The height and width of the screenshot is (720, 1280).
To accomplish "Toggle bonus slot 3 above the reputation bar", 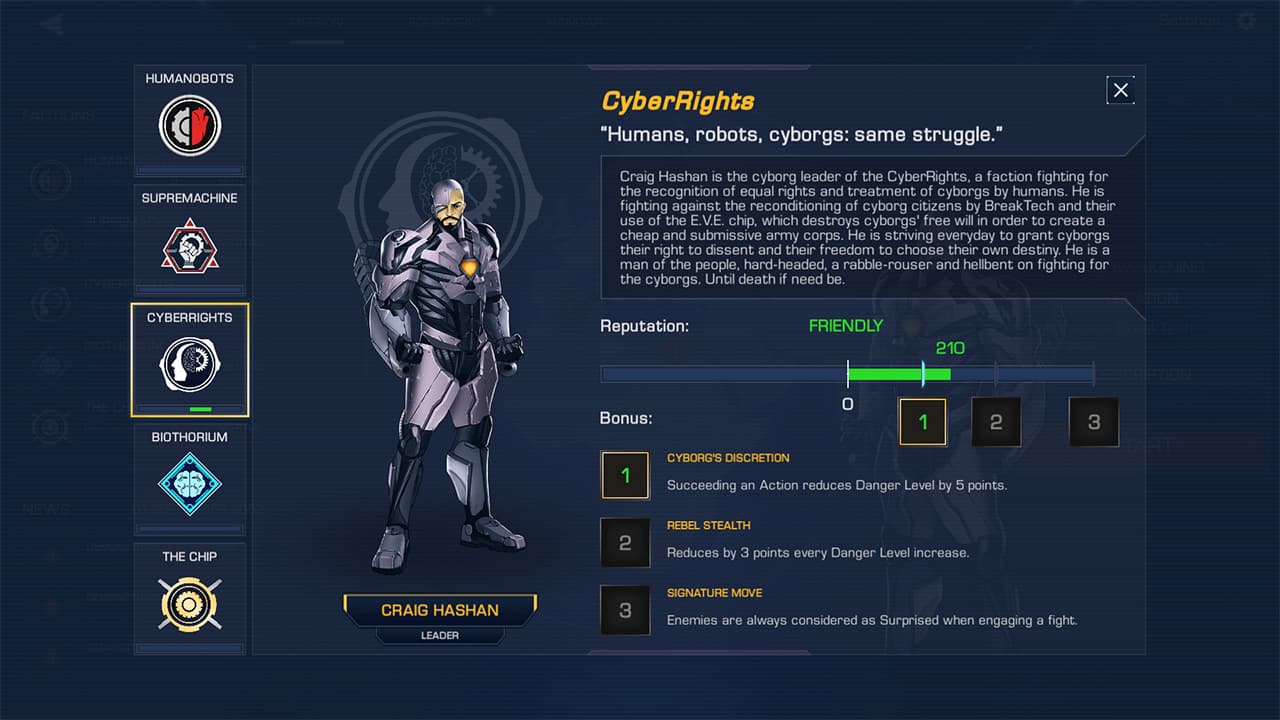I will 1093,421.
